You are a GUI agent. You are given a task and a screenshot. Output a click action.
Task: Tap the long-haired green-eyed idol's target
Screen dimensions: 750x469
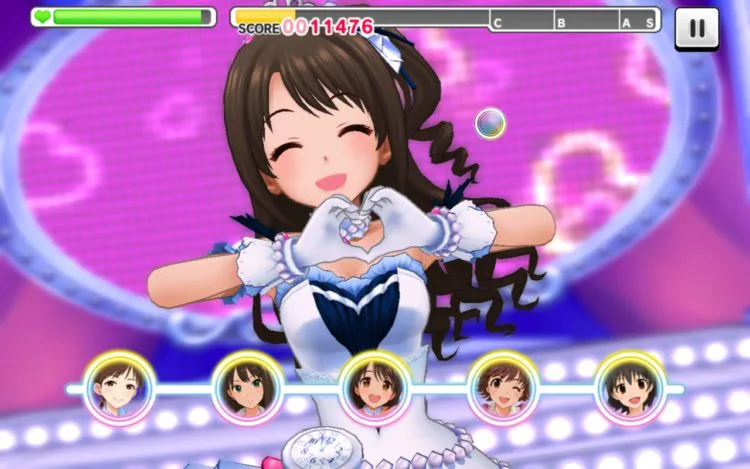click(247, 387)
